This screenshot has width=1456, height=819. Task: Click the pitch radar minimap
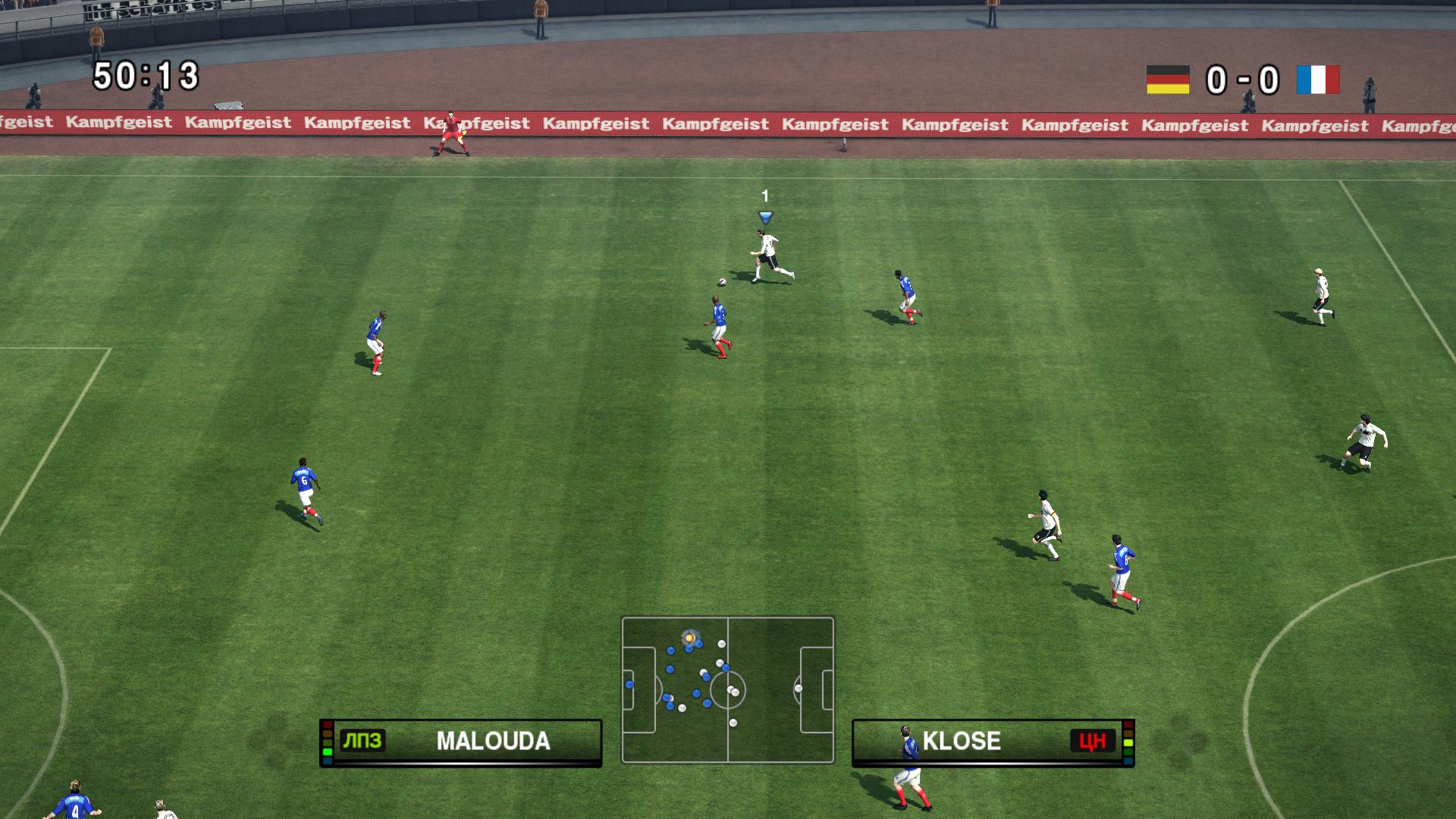click(x=727, y=689)
